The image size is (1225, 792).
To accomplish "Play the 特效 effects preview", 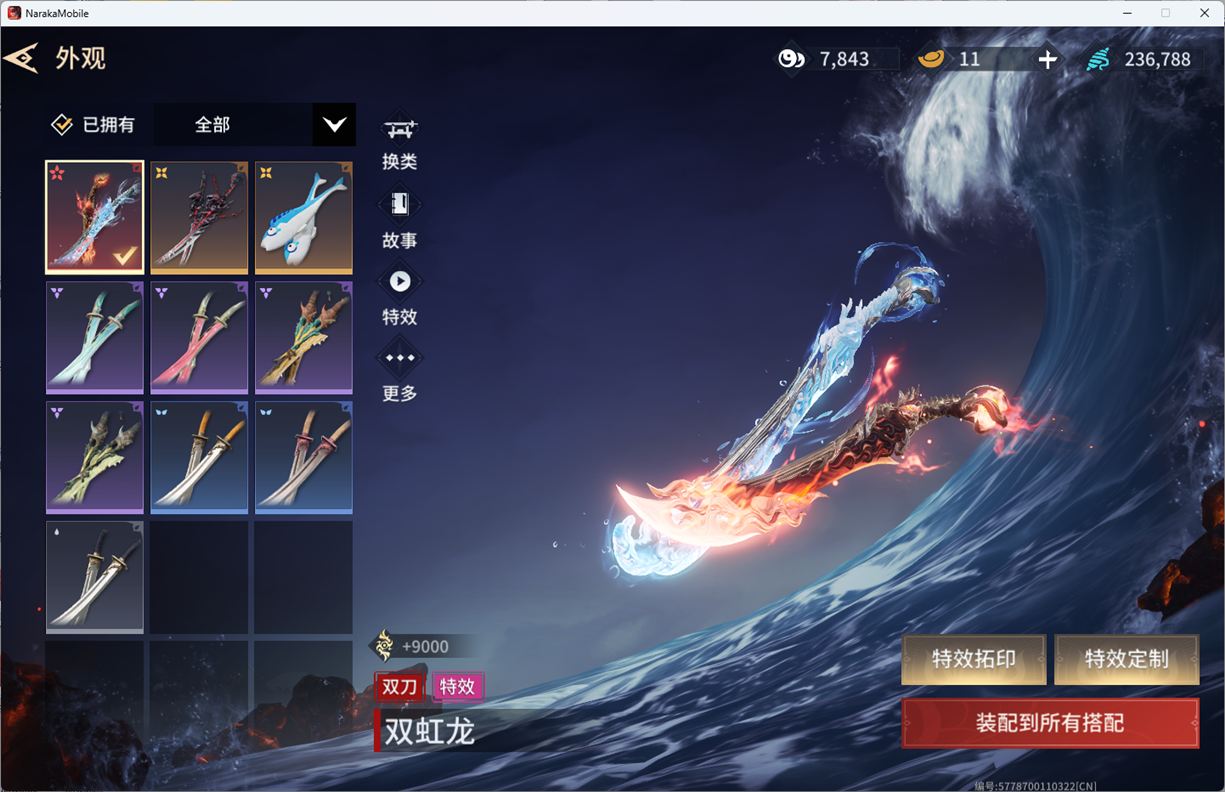I will pyautogui.click(x=400, y=297).
